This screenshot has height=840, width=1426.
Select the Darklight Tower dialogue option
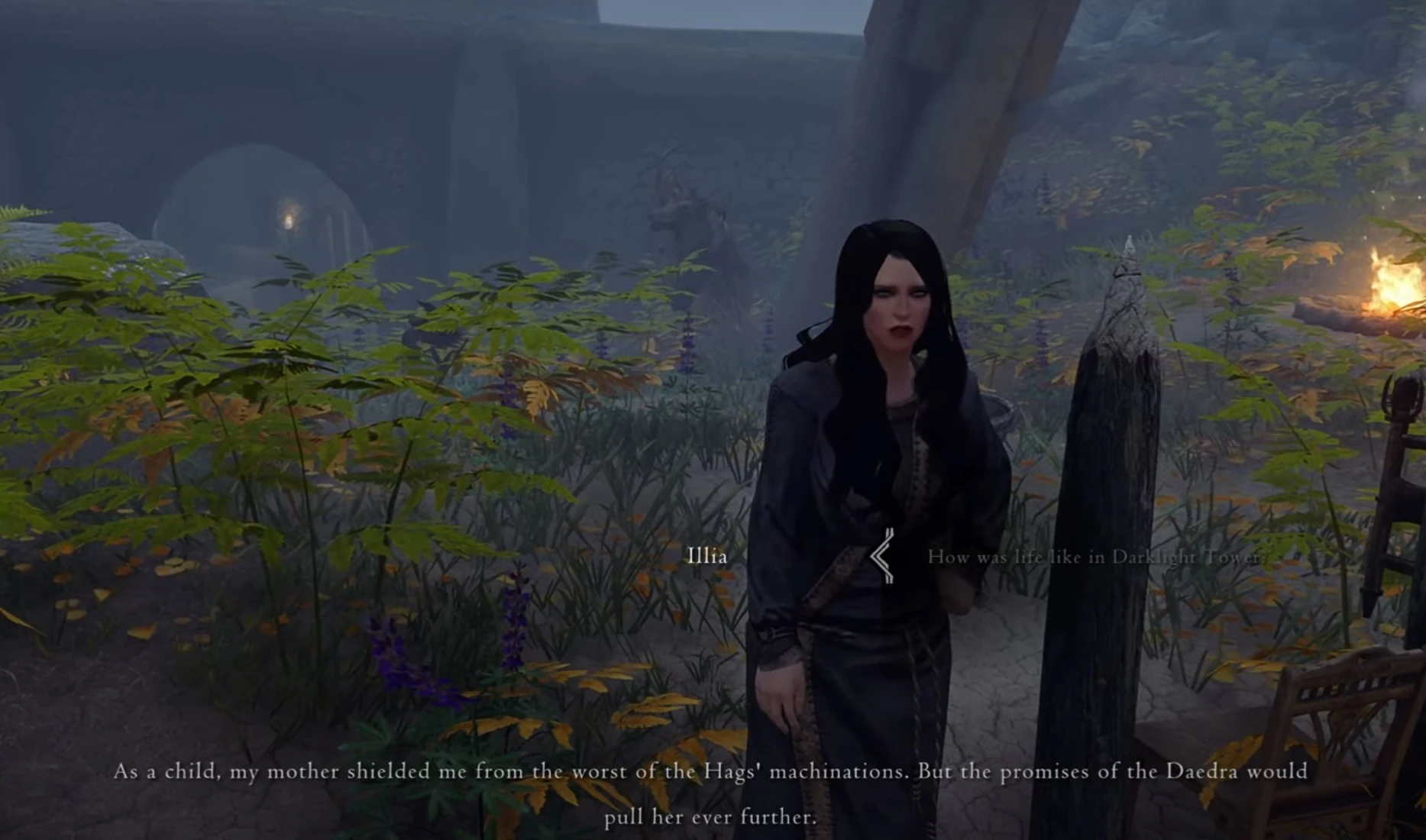point(1094,557)
